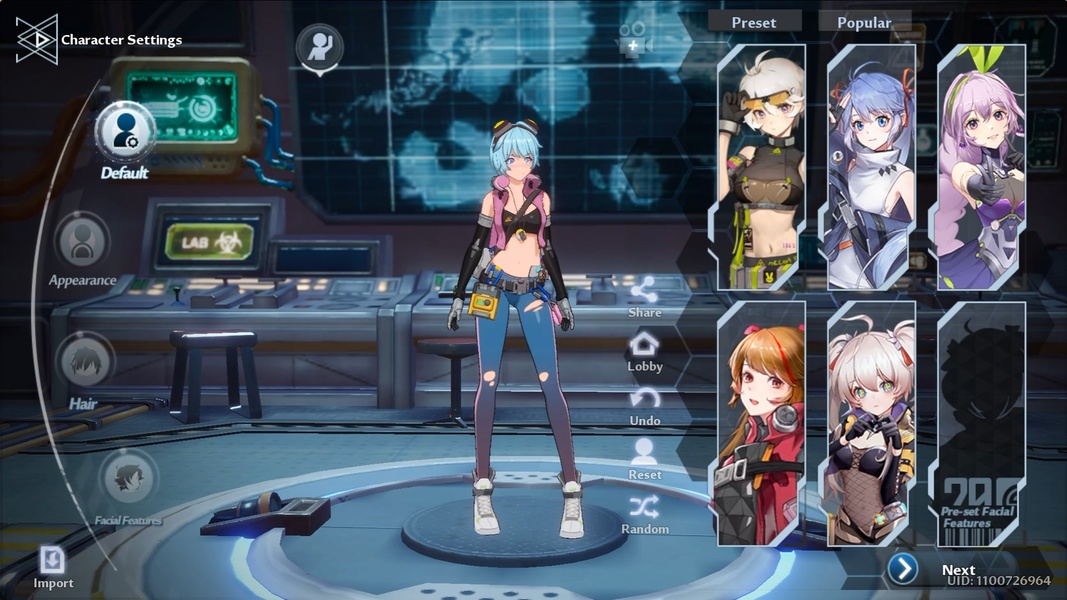
Task: Pick the purple-haired girl preset
Action: pos(981,167)
